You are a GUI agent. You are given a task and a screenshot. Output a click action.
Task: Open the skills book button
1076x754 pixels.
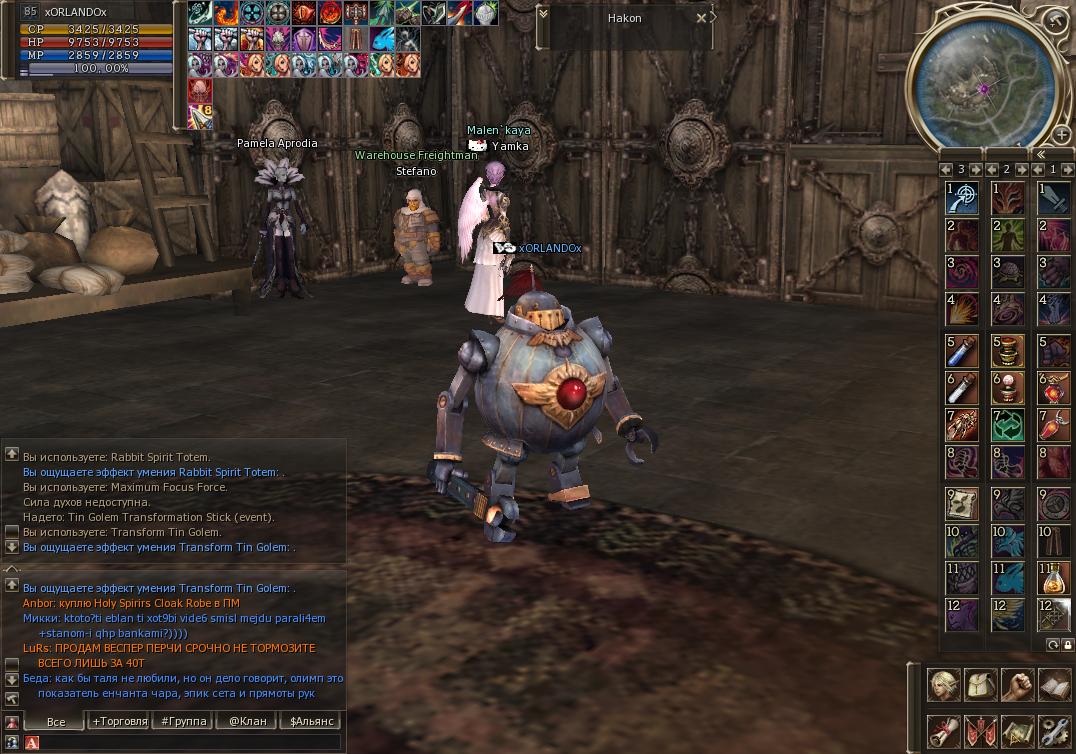click(x=1054, y=685)
